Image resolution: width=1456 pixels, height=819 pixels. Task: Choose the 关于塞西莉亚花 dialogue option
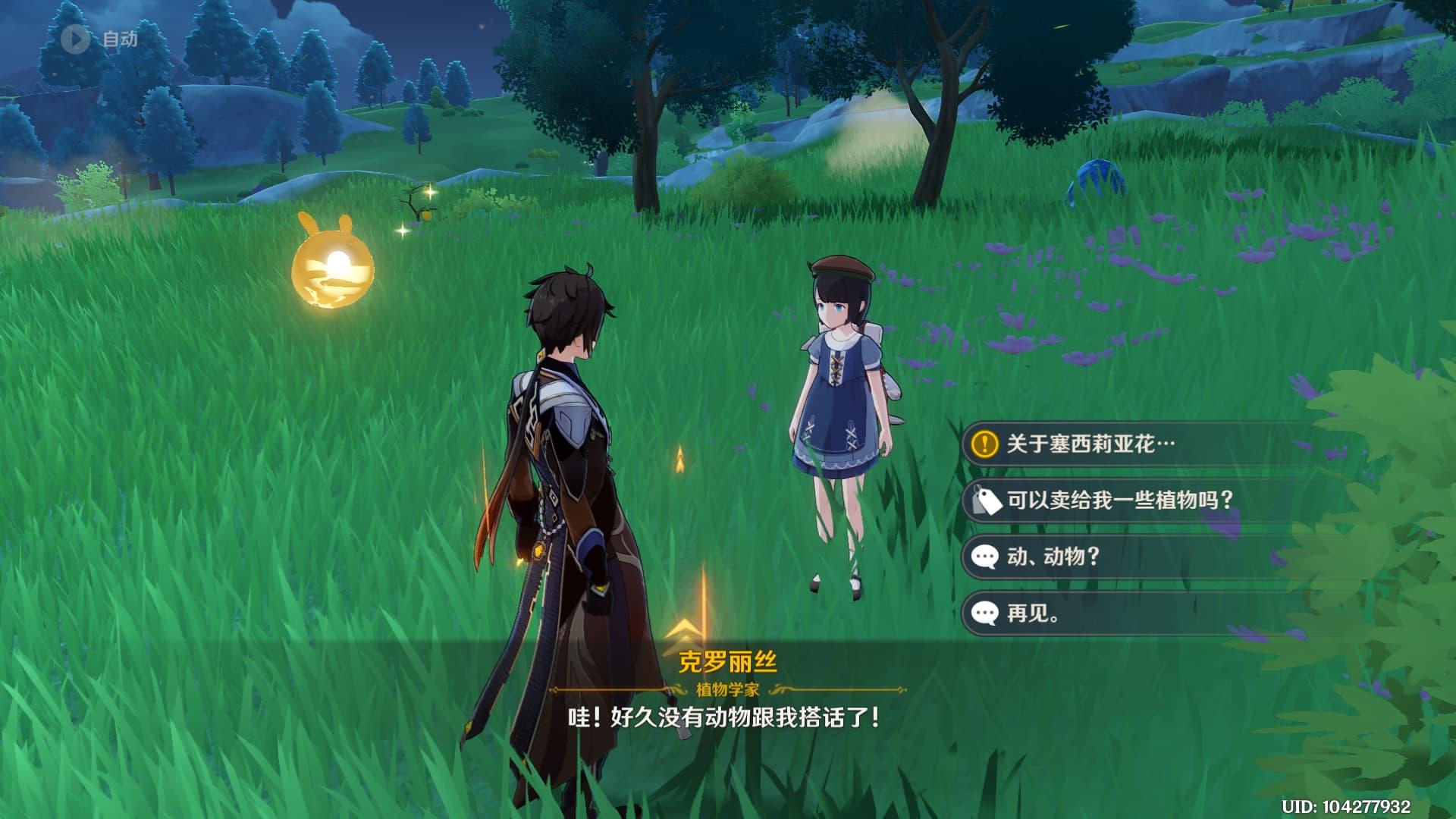tap(1090, 444)
